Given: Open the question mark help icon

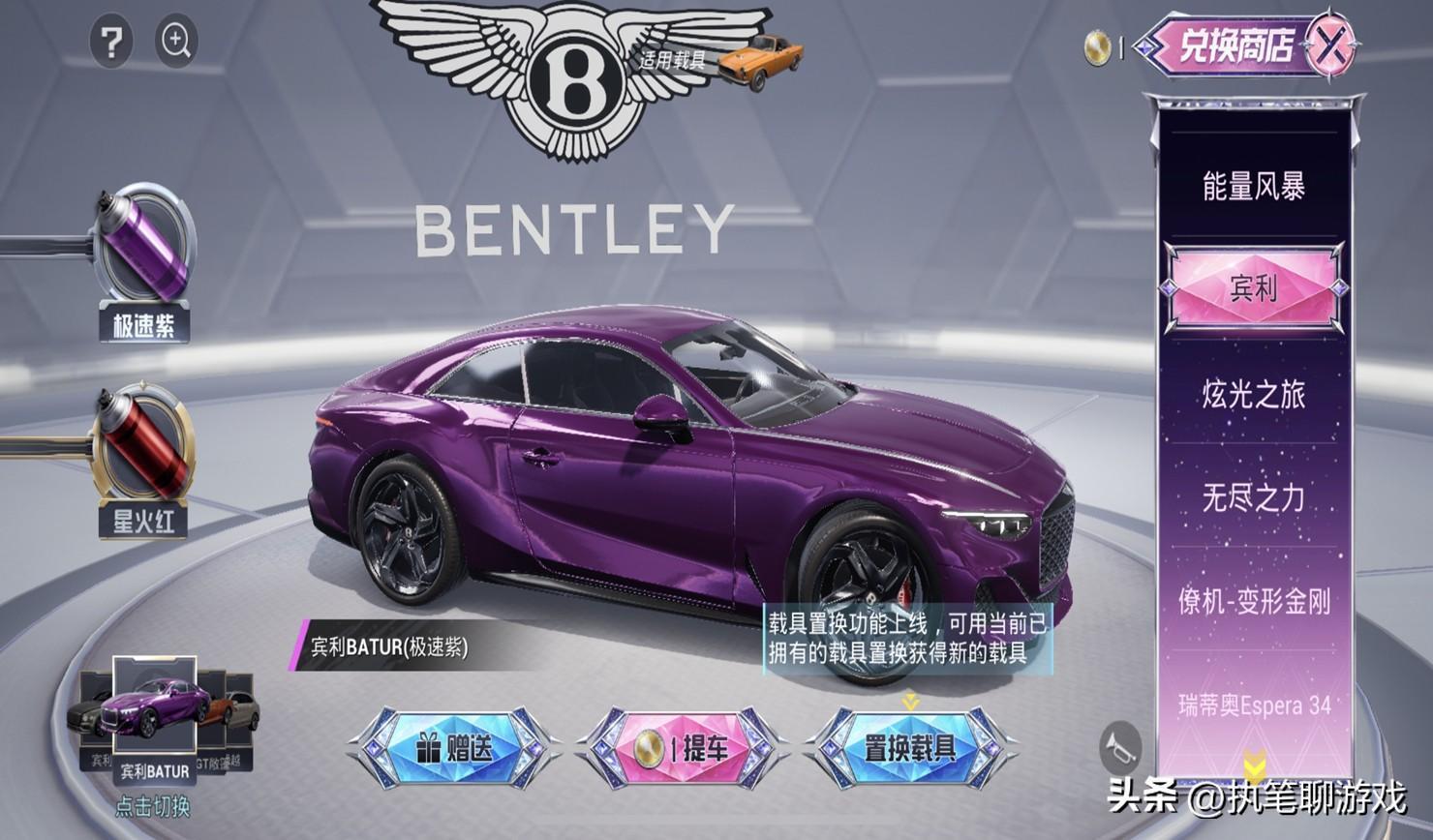Looking at the screenshot, I should pos(112,43).
